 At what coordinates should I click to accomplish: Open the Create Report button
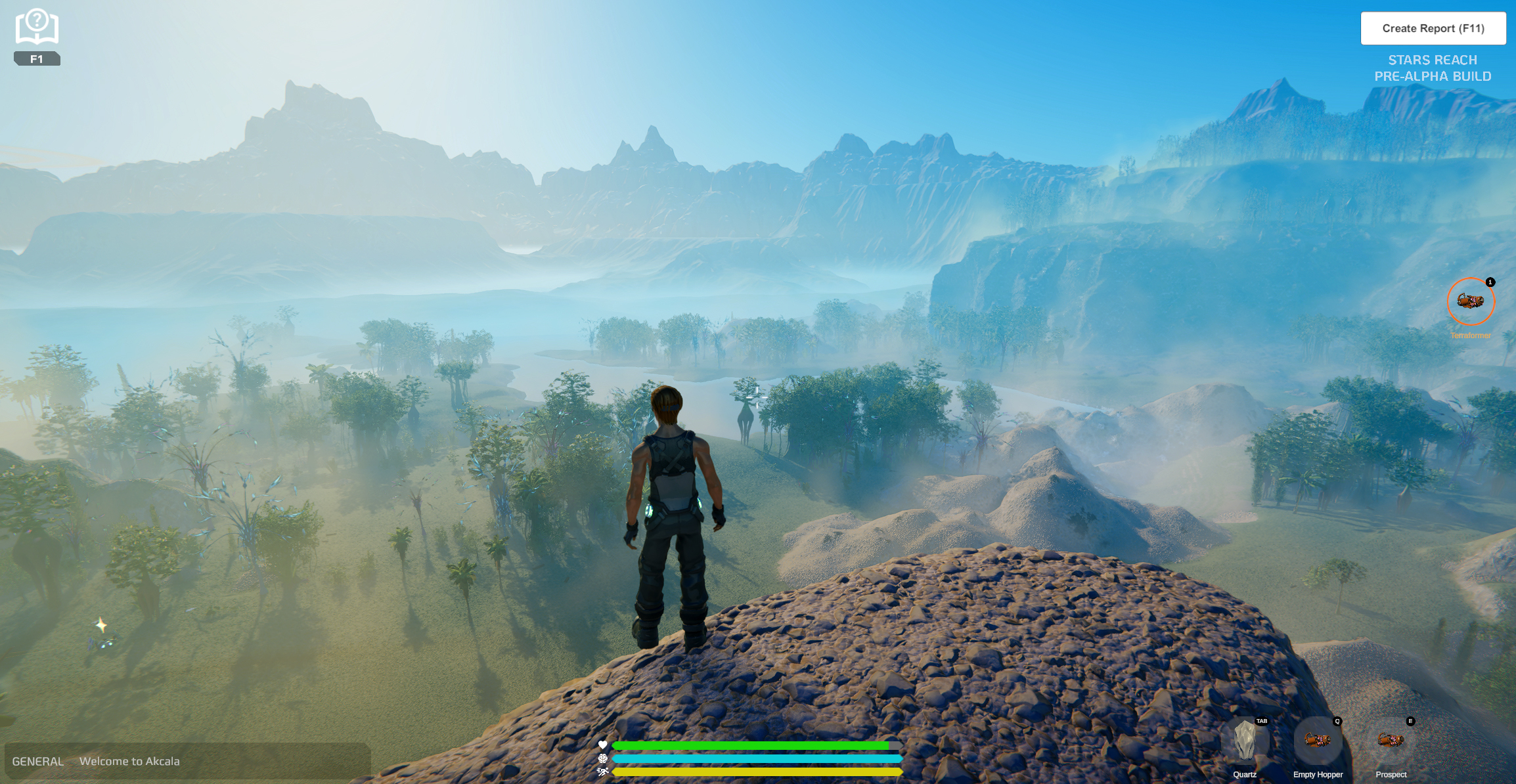(1433, 28)
